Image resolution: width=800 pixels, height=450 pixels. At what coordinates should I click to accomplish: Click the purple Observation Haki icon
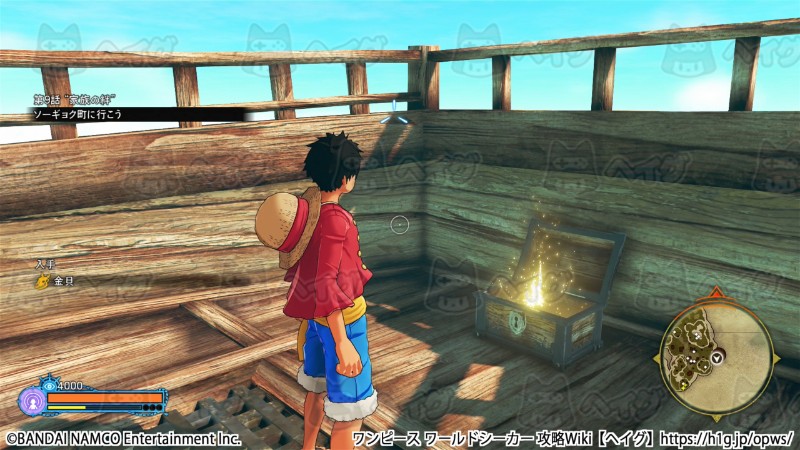(31, 402)
